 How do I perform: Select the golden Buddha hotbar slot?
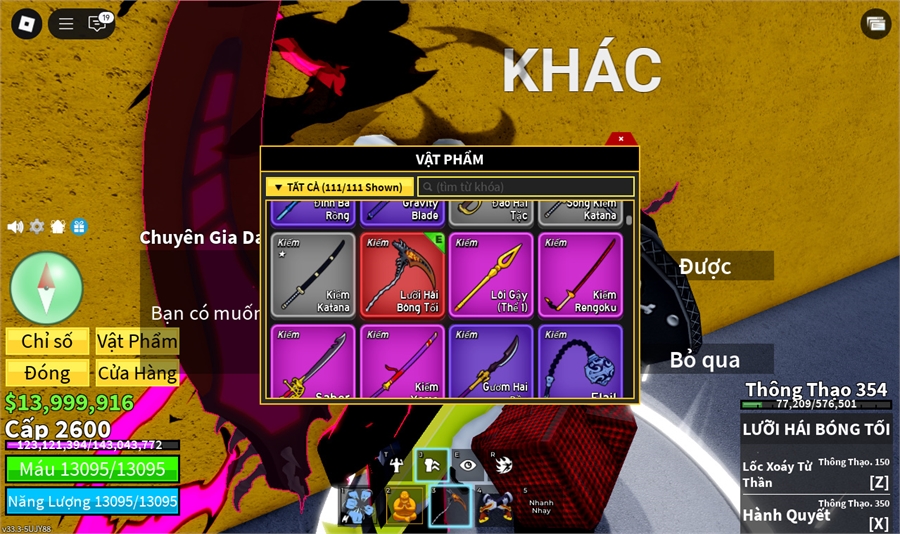[403, 506]
